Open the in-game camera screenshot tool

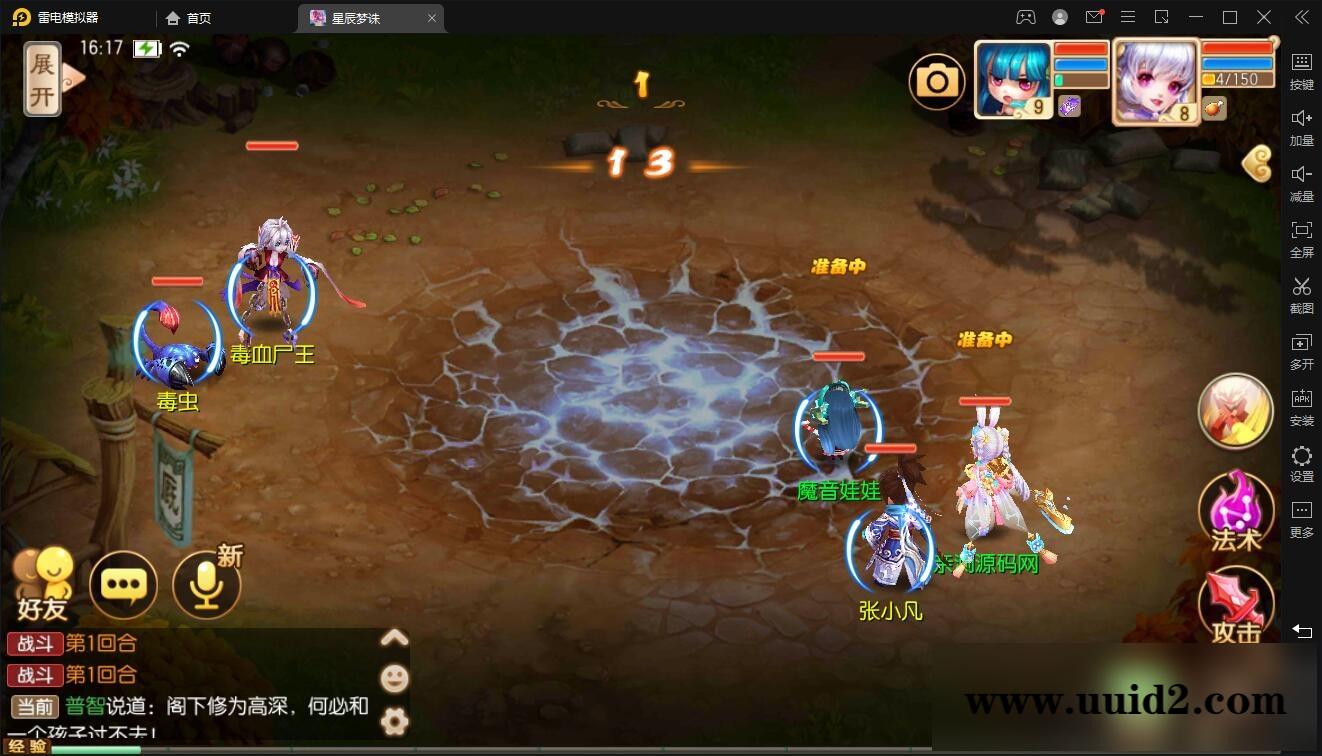936,79
